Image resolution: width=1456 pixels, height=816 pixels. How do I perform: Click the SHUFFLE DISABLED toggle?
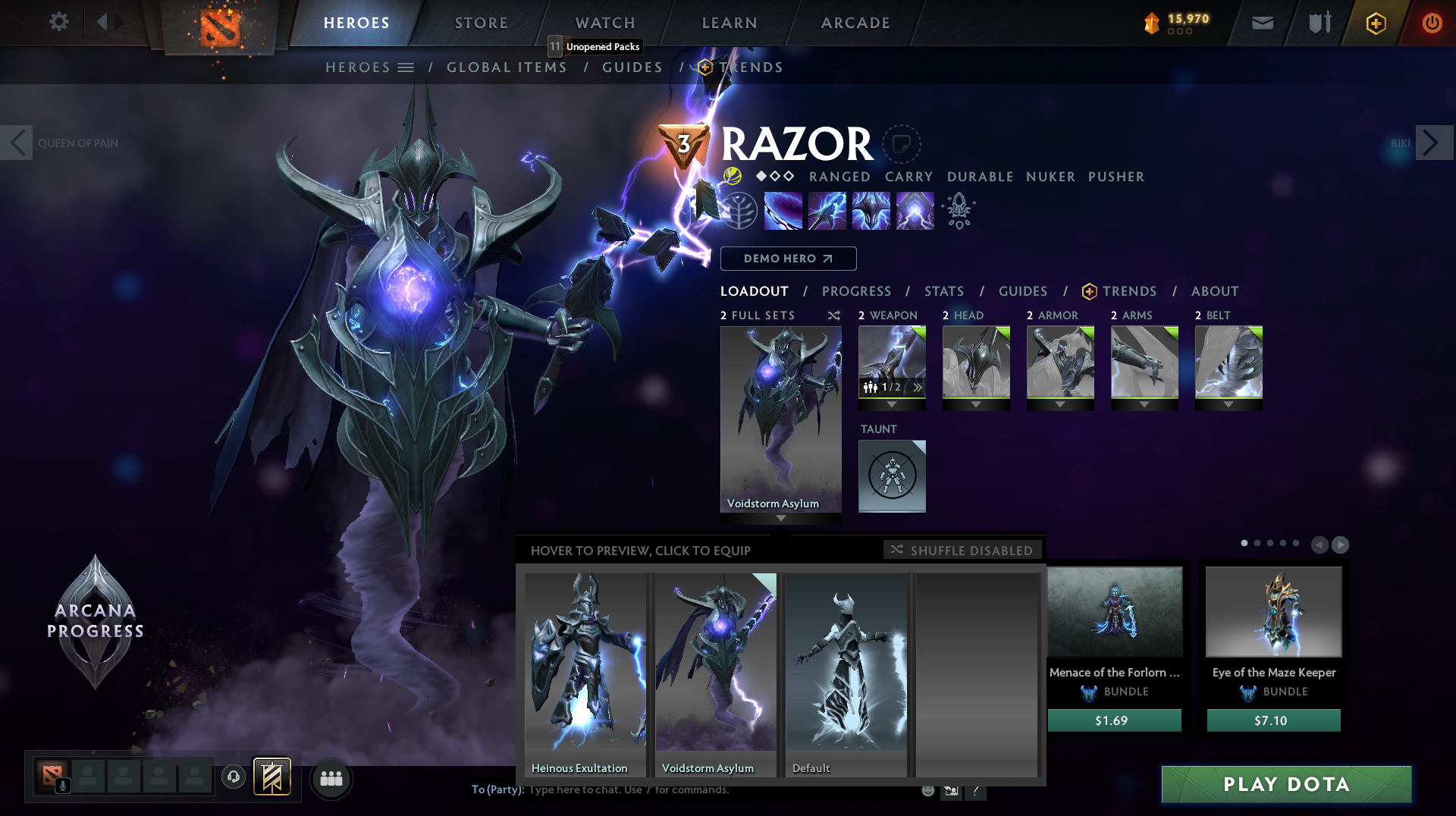click(962, 550)
